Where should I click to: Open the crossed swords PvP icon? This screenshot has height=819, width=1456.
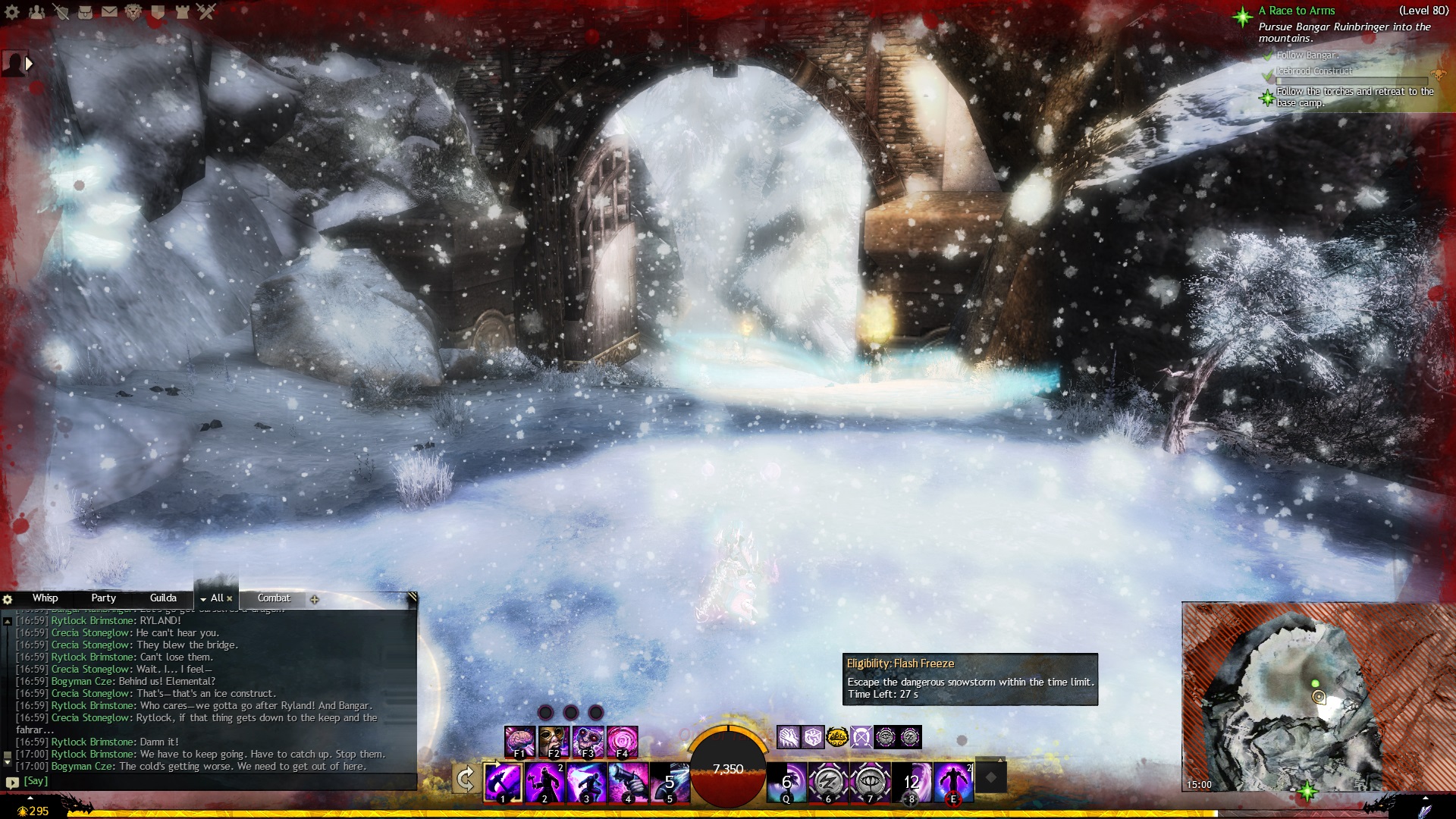[x=206, y=11]
